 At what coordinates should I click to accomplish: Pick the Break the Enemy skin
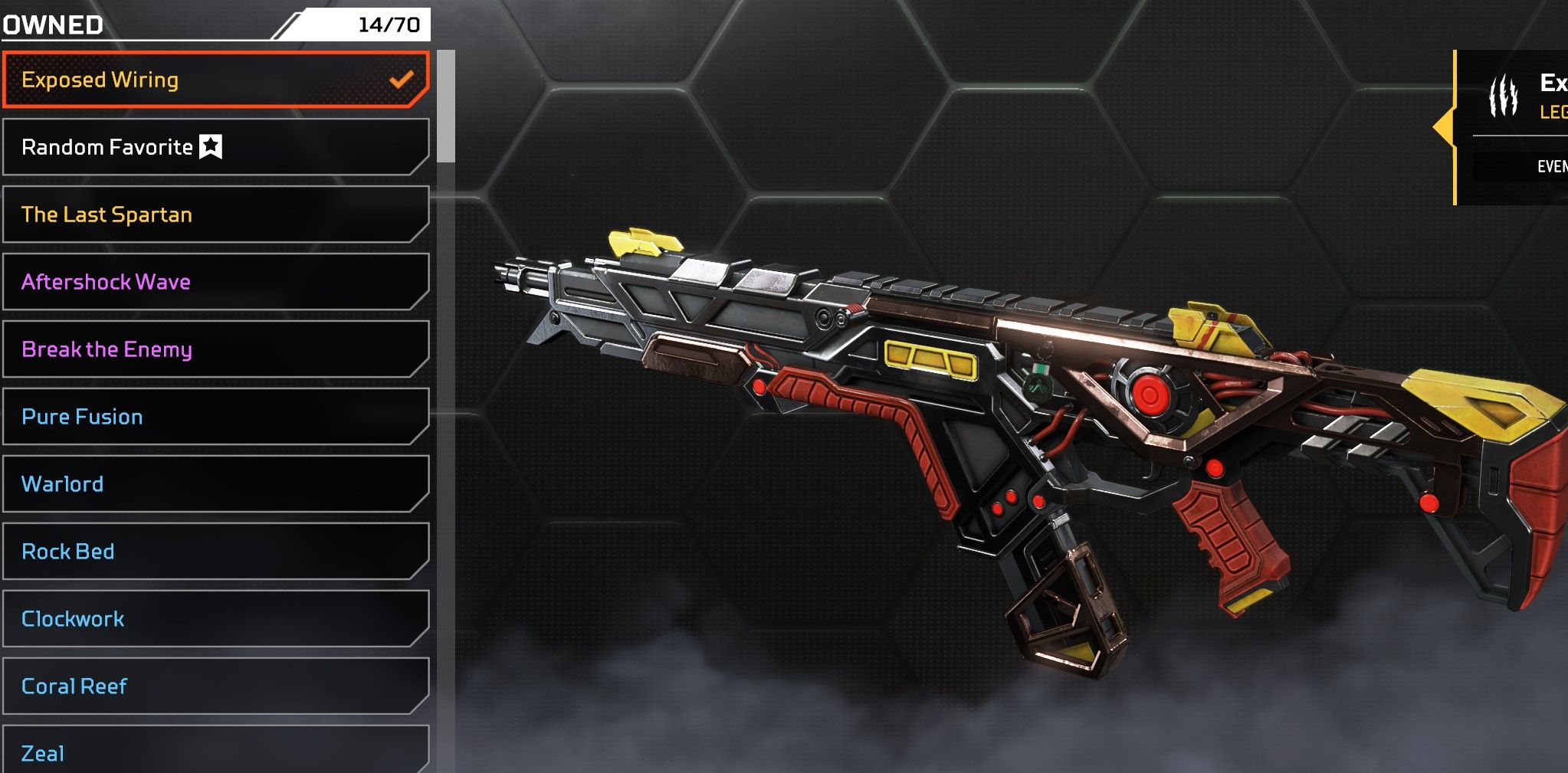[x=215, y=349]
